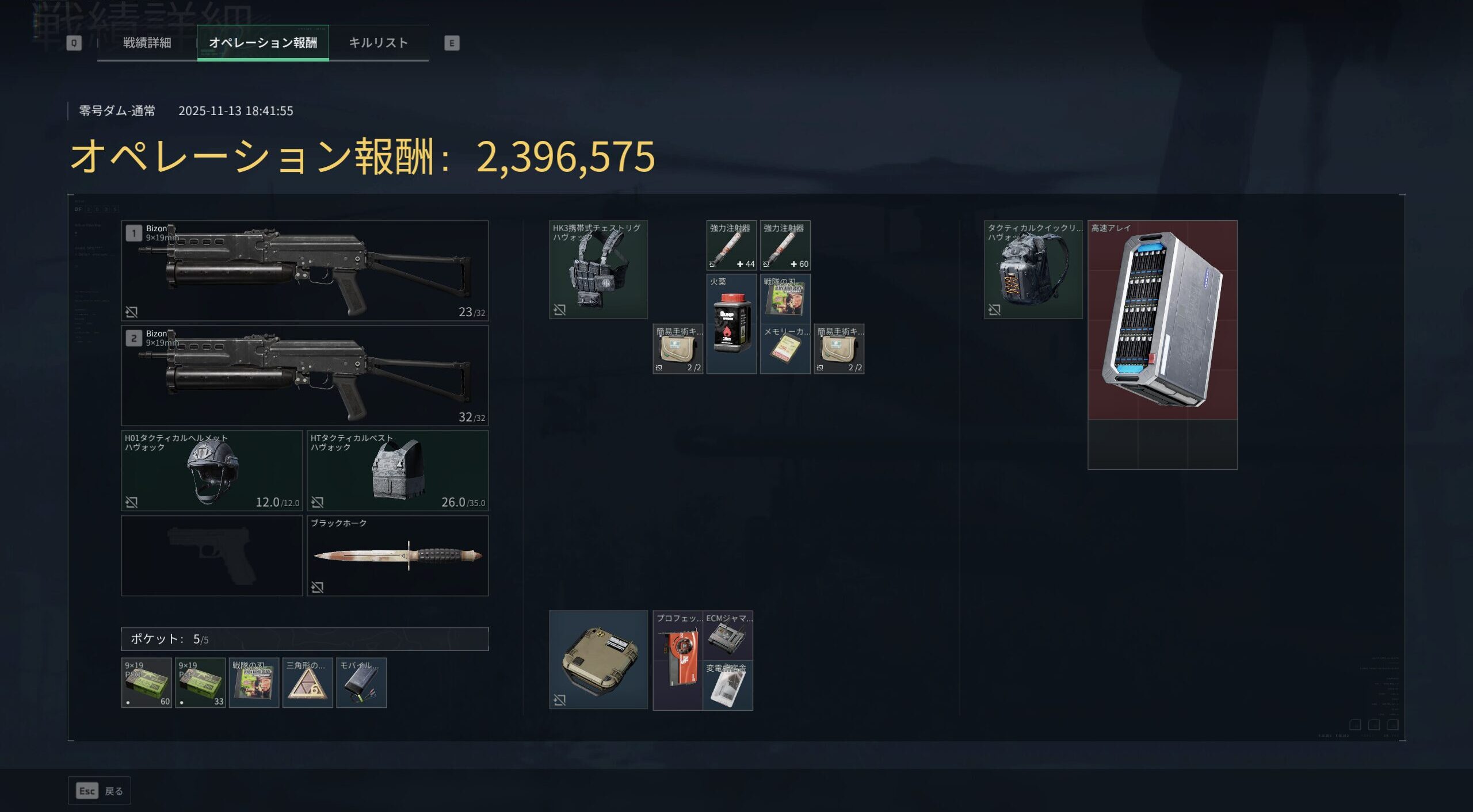Select the 強力注射器 with 44 remaining

click(x=731, y=246)
